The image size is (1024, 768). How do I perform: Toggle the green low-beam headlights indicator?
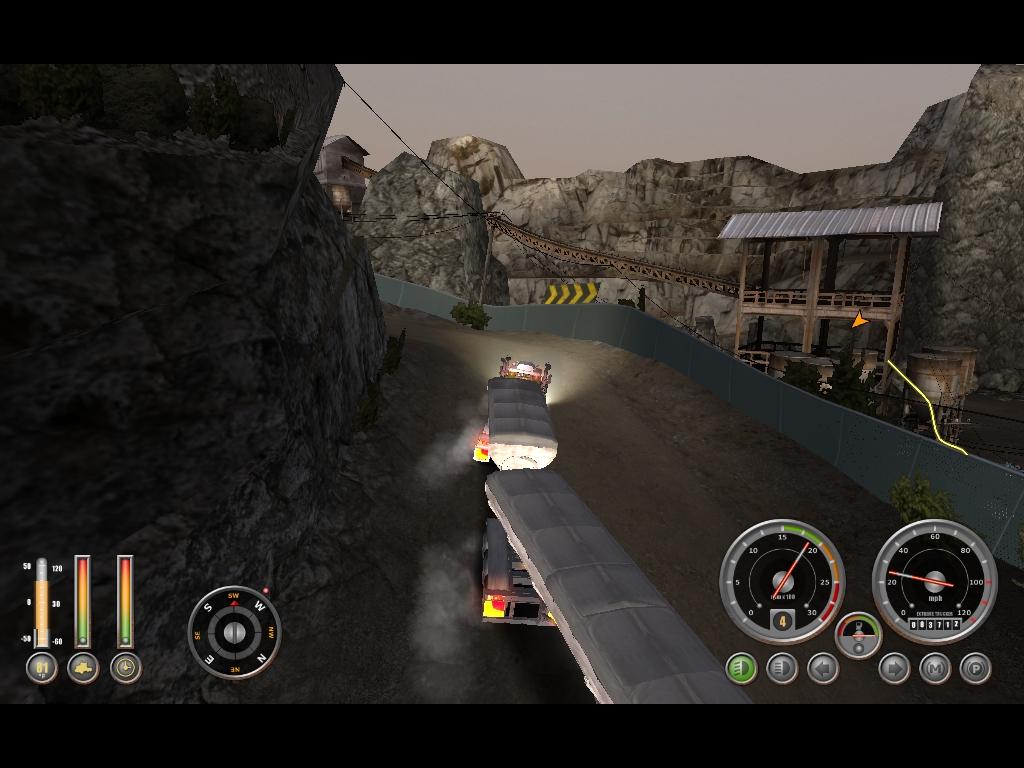741,667
